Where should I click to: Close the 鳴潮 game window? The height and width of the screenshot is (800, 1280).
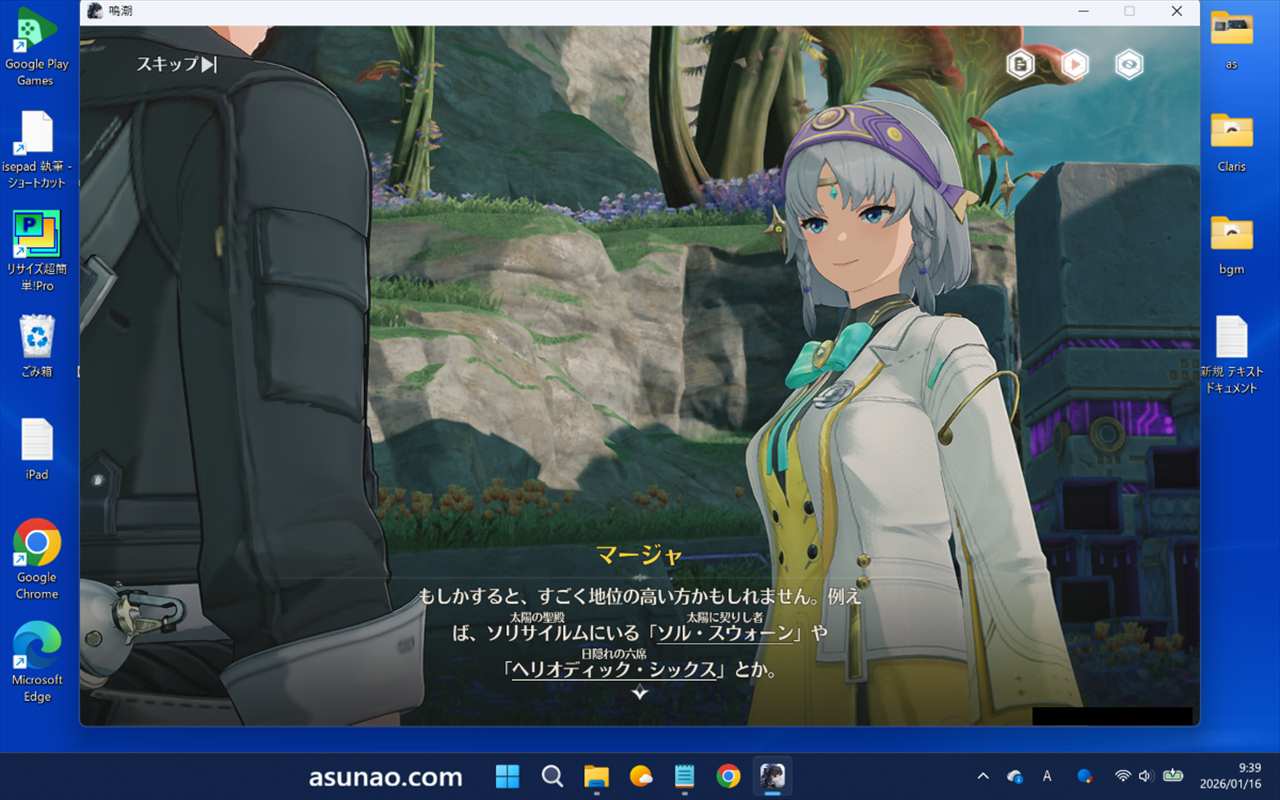coord(1177,11)
